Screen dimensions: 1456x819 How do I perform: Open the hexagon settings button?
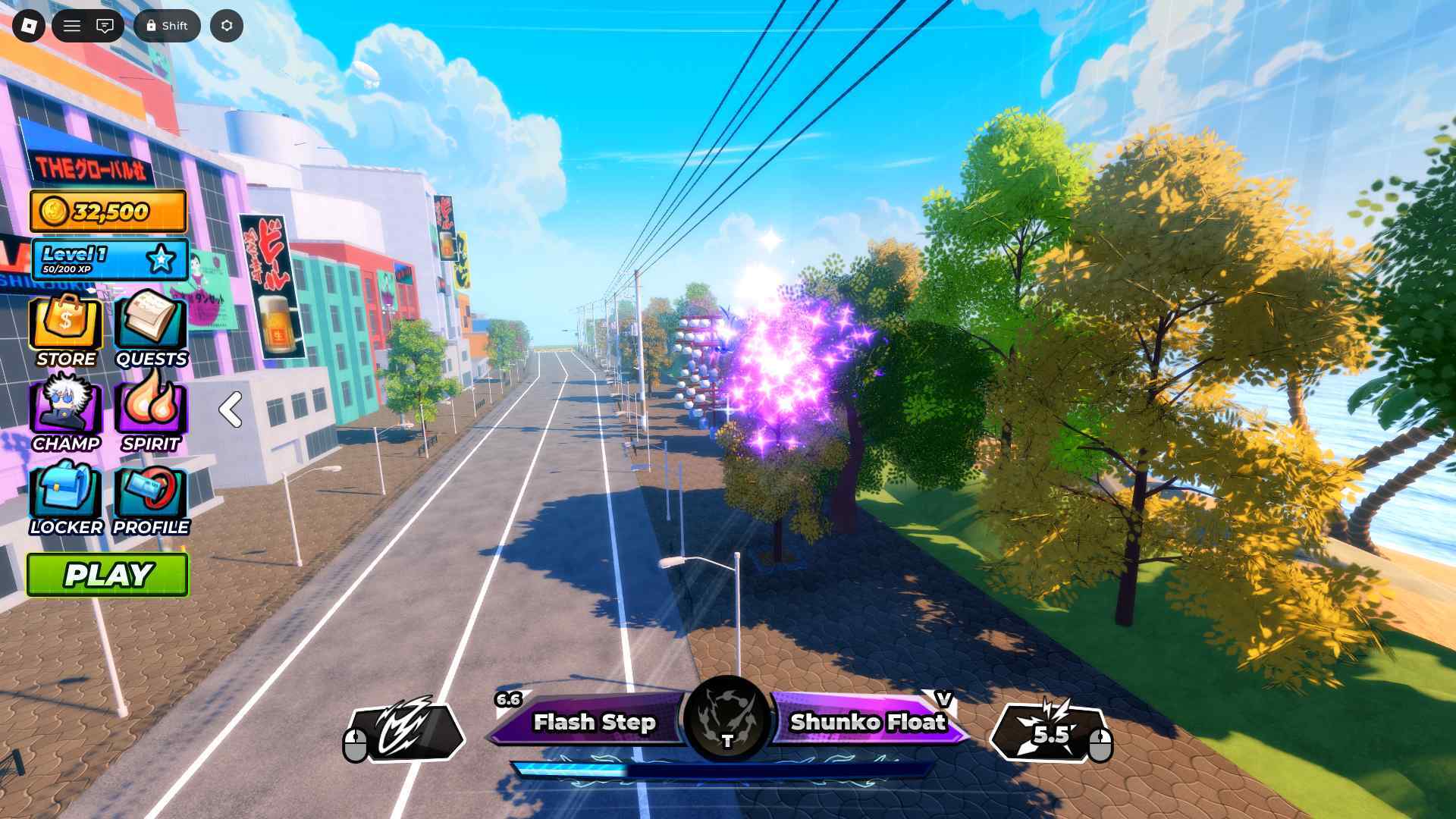(x=227, y=26)
